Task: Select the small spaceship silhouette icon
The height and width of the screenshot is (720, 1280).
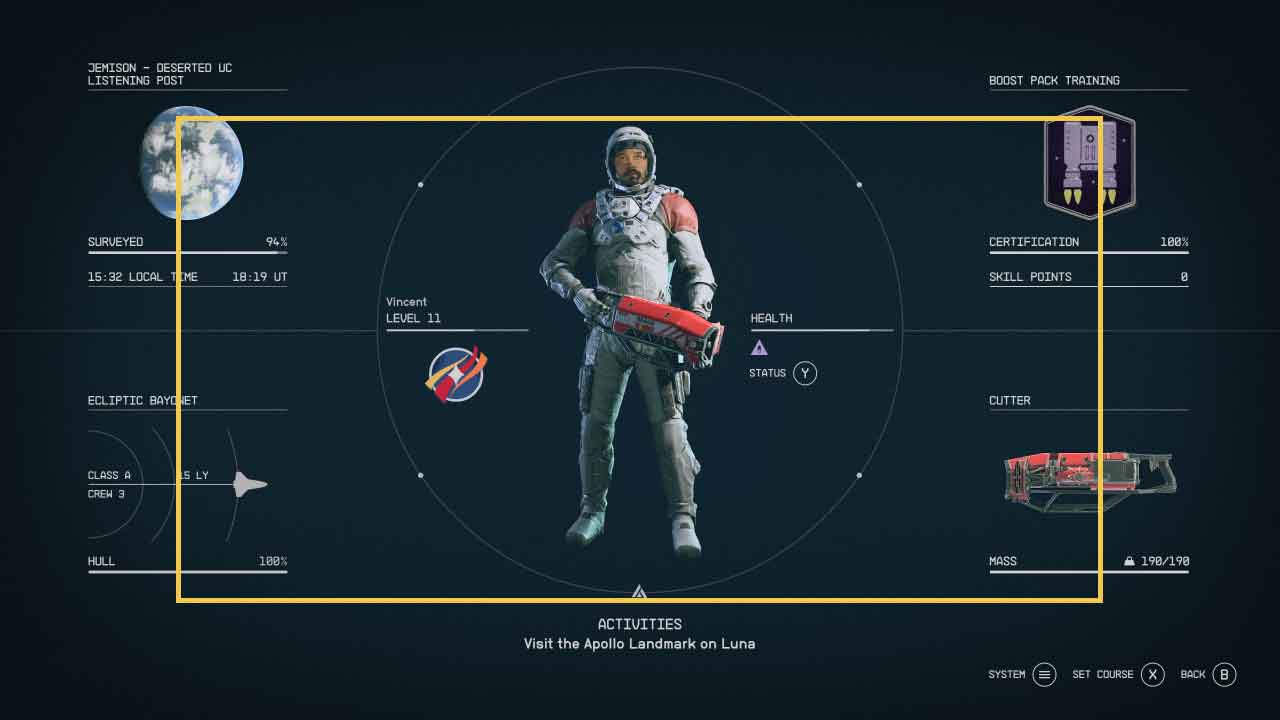Action: point(249,485)
